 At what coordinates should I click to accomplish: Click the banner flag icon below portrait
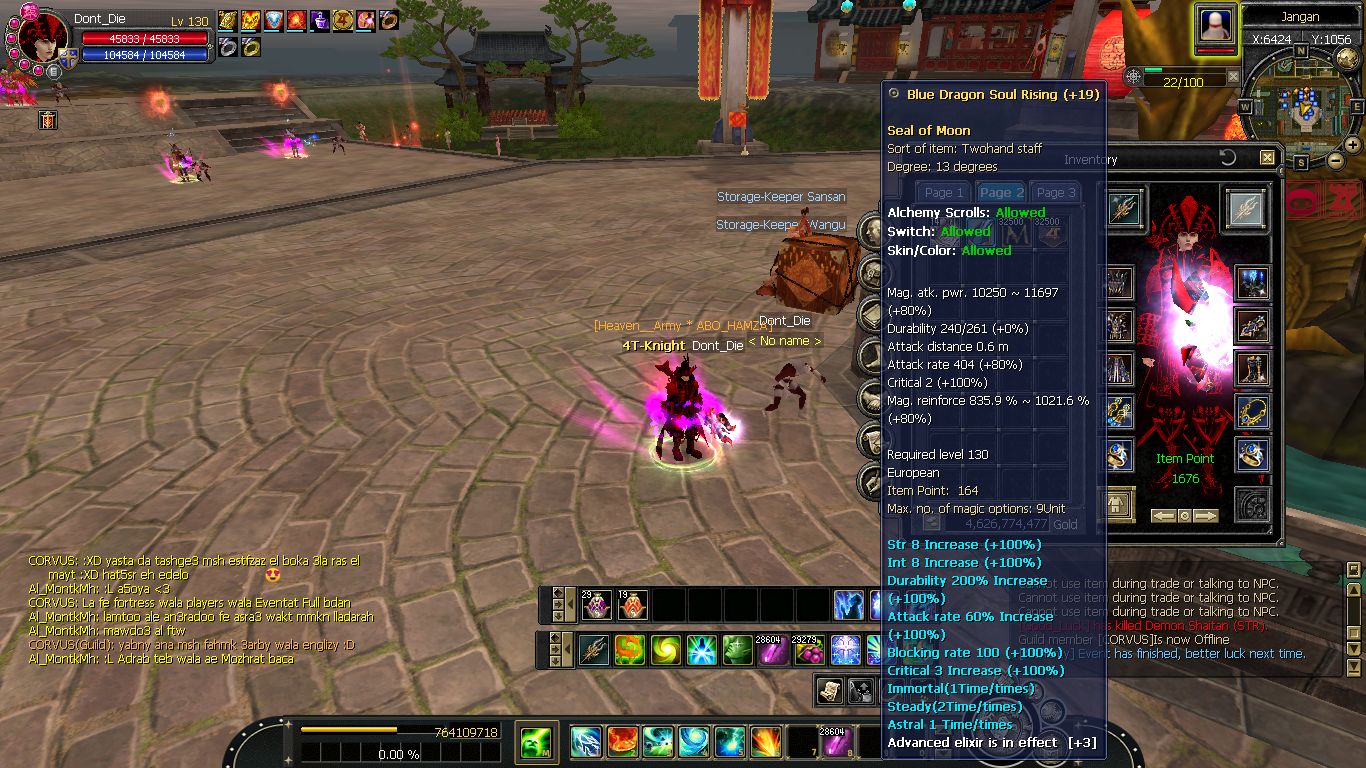47,120
